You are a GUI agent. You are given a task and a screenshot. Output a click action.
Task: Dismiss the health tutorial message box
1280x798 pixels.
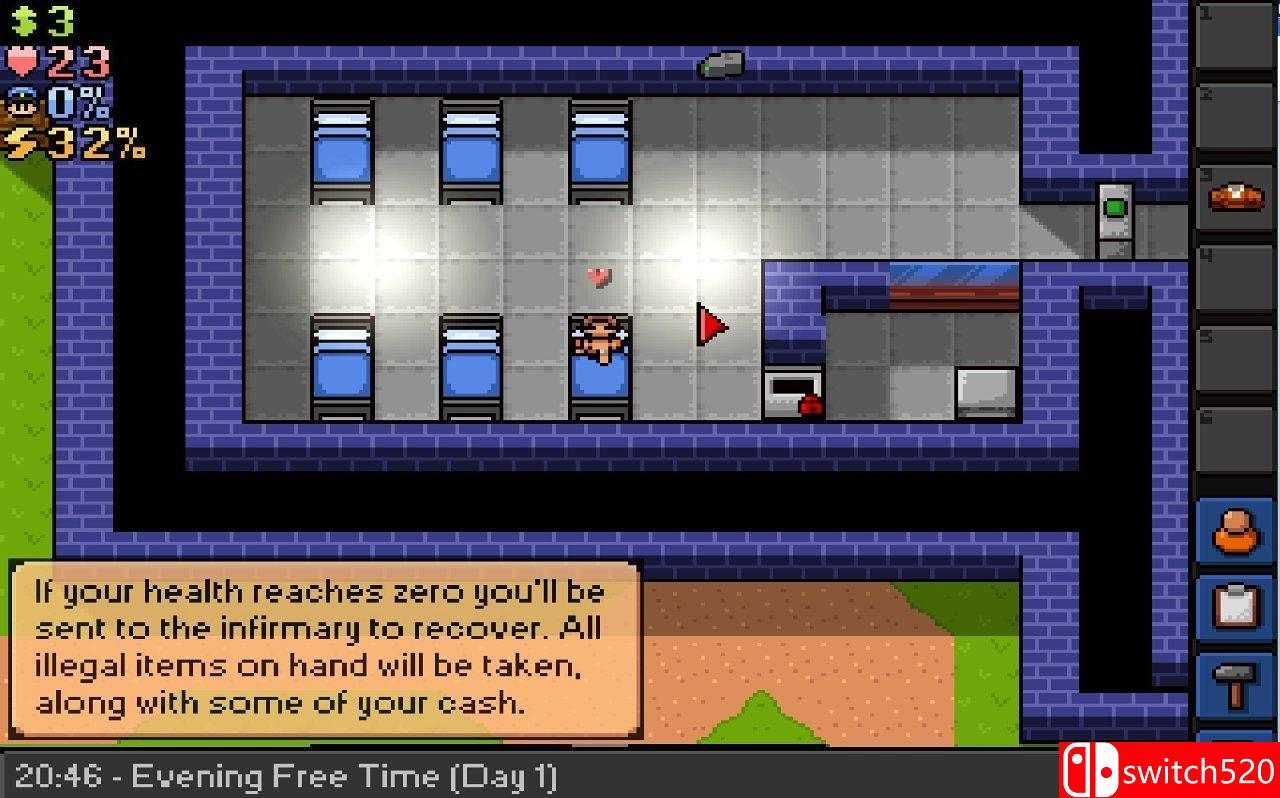324,647
